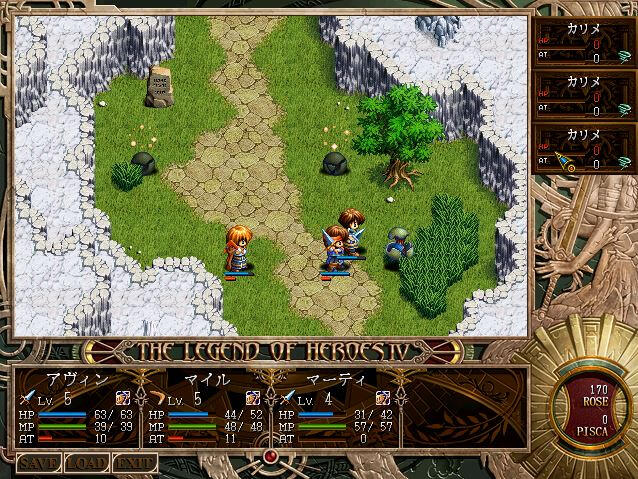Click マイル's boomerang weapon icon

(154, 399)
